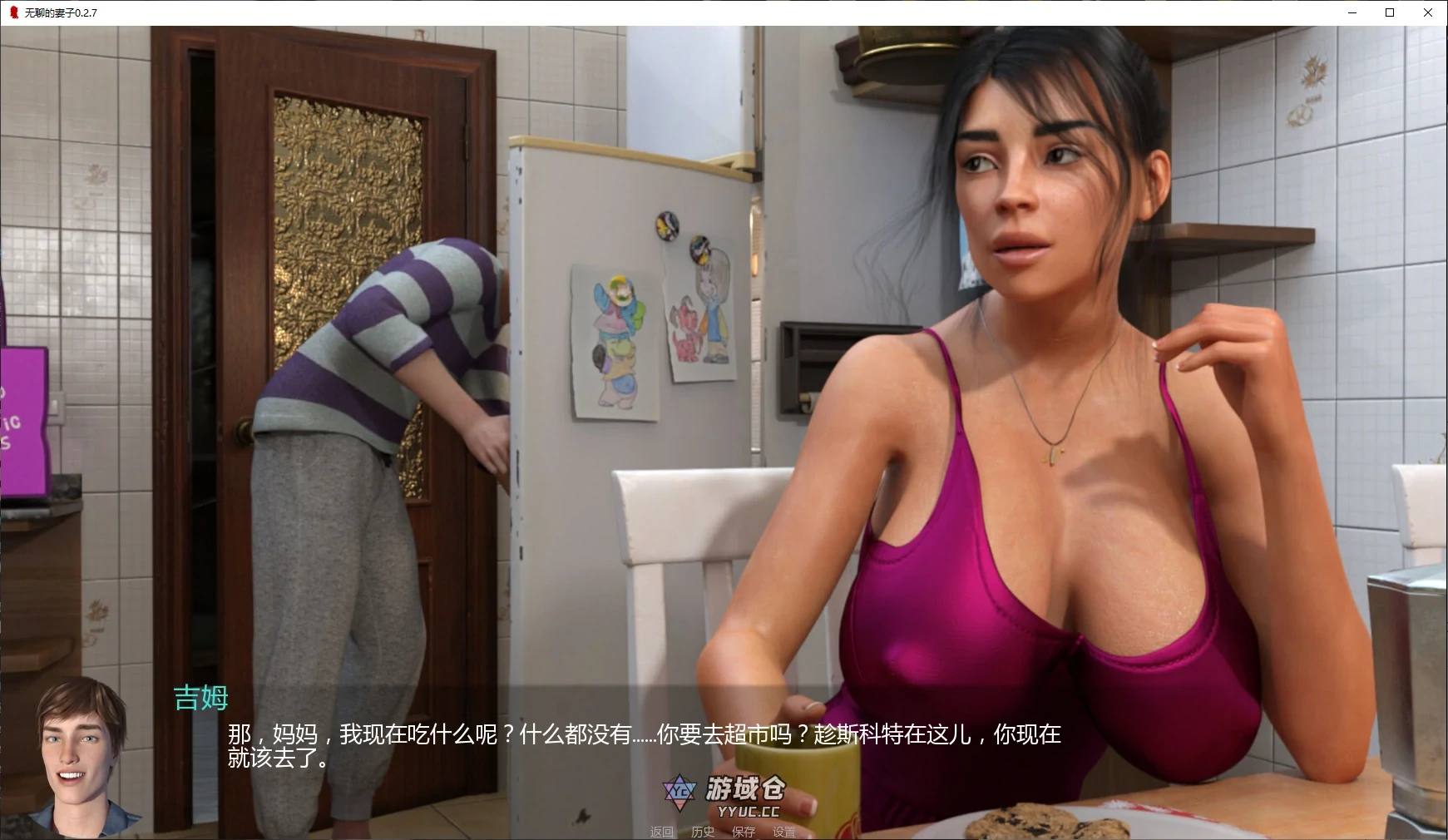1448x840 pixels.
Task: Close the 无聊的妻子 game window
Action: pos(1428,12)
